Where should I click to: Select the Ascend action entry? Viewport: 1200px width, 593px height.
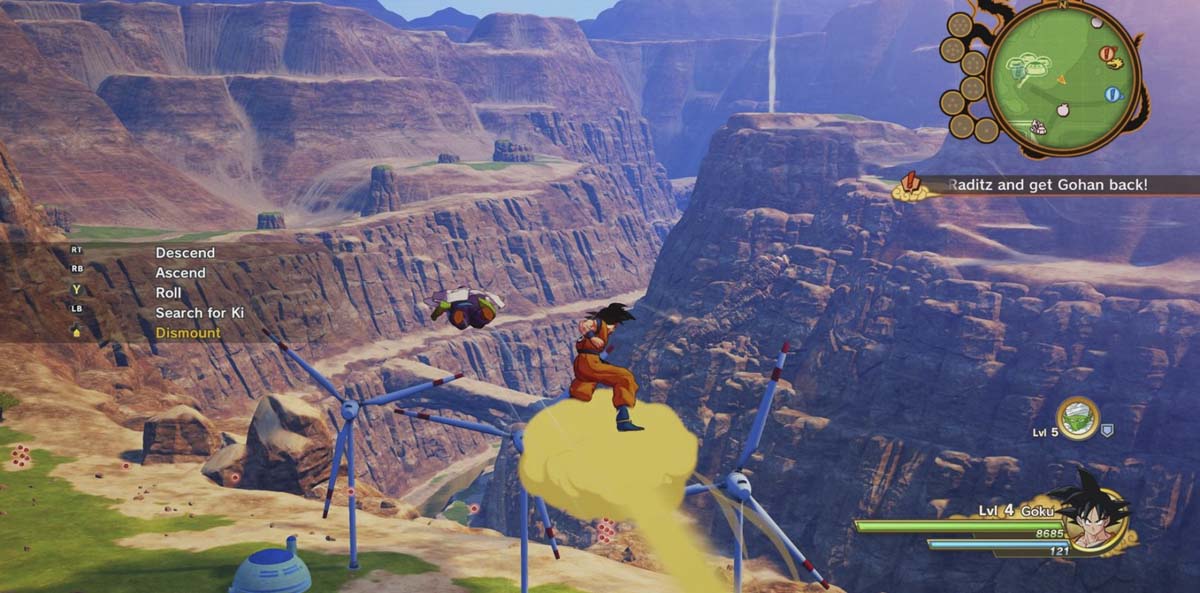click(180, 272)
